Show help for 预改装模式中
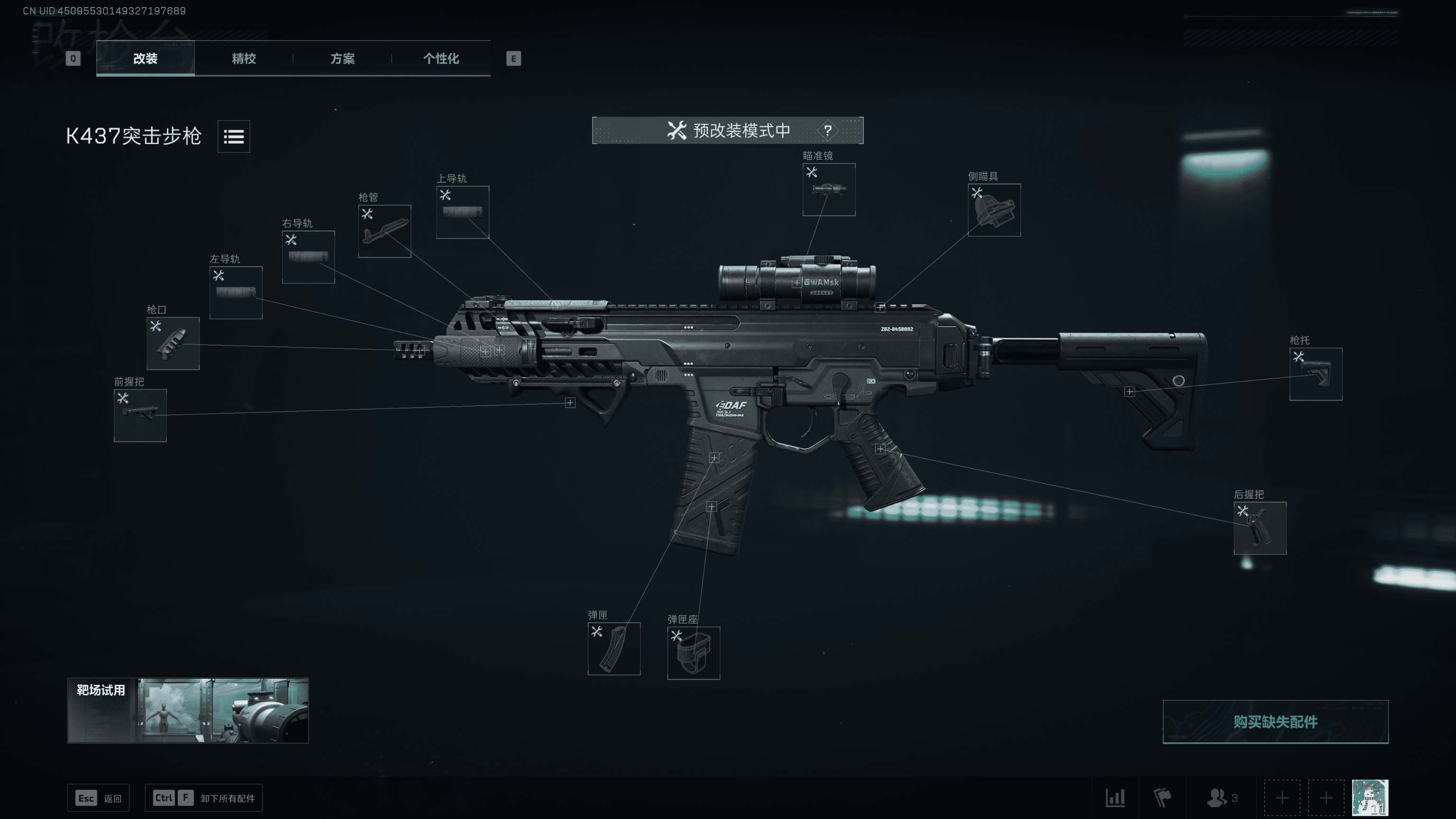Screen dimensions: 1456x819 click(x=828, y=130)
